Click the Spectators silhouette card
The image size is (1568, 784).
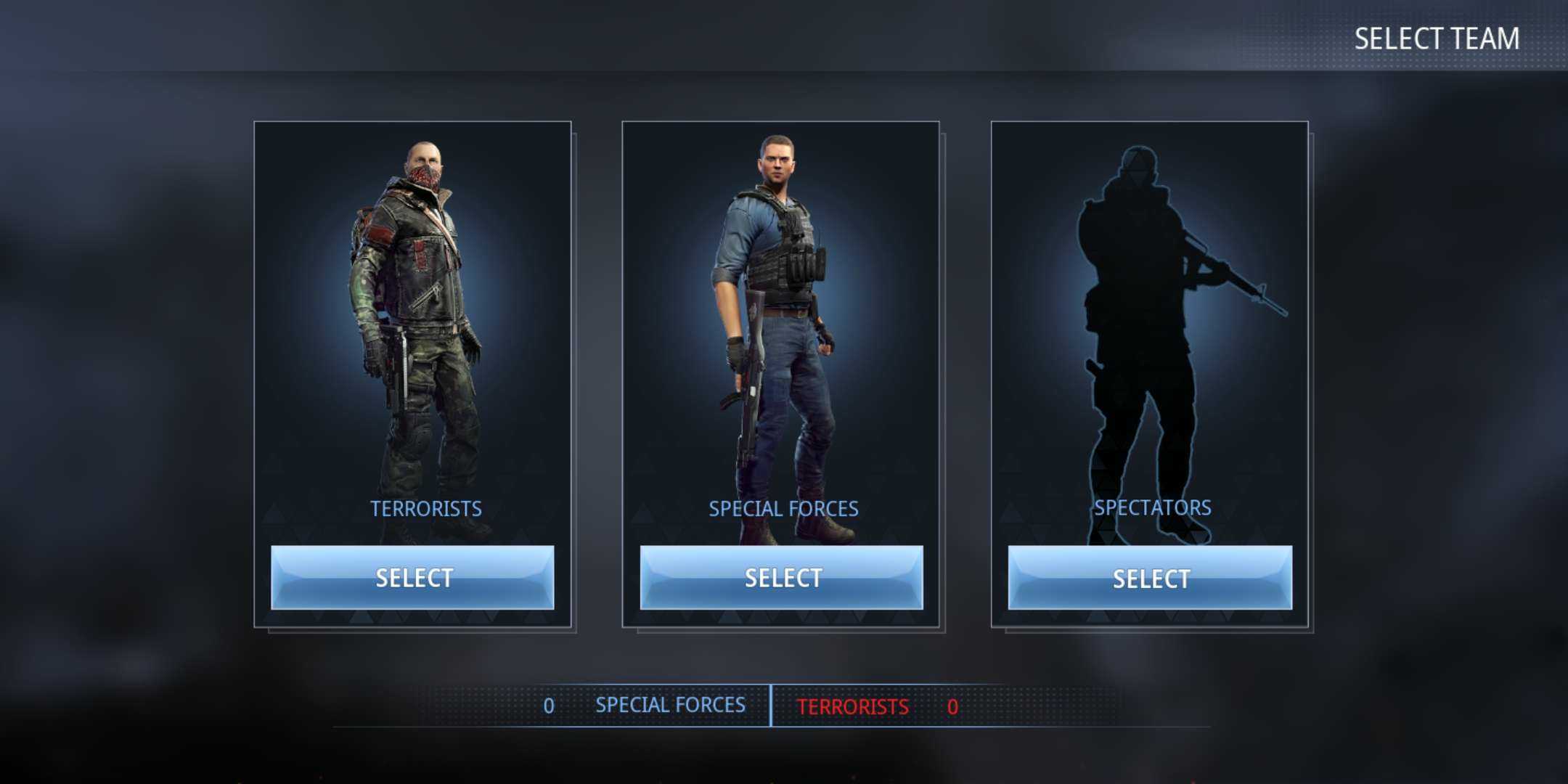[1150, 327]
